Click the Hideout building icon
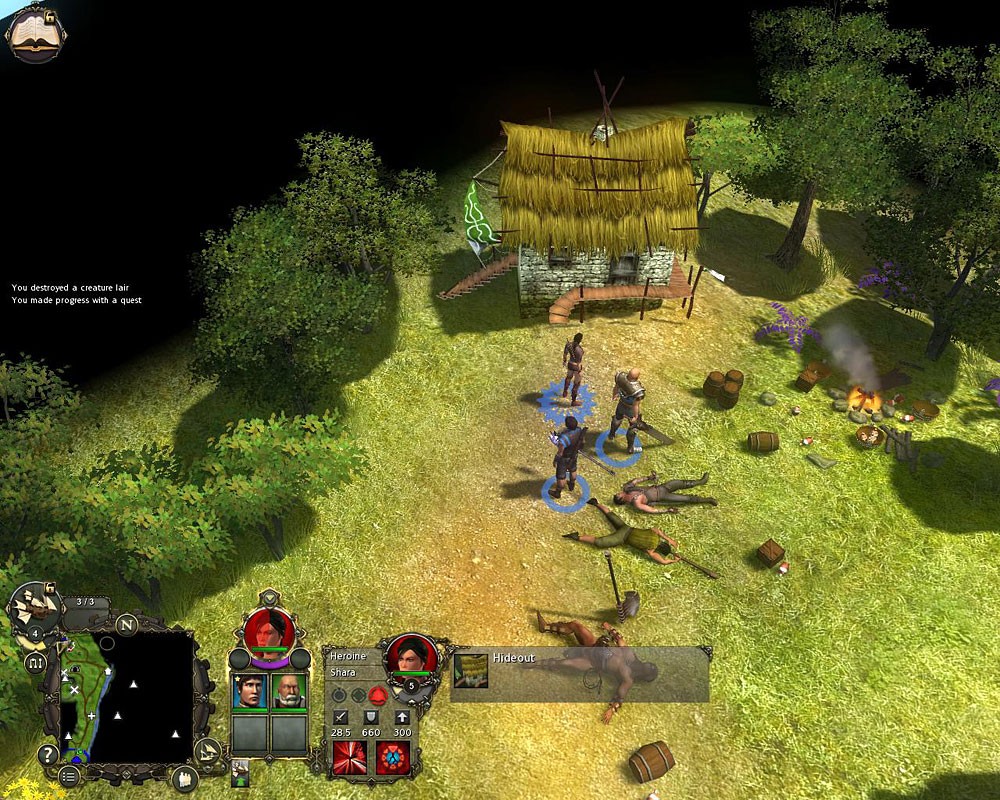1000x800 pixels. coord(471,670)
